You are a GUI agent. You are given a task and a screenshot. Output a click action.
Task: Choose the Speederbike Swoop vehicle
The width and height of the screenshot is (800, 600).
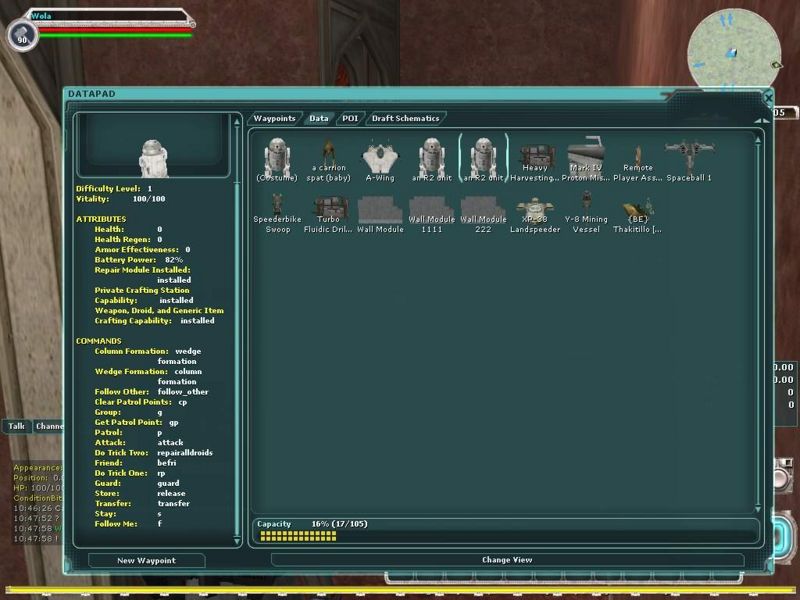(x=276, y=213)
